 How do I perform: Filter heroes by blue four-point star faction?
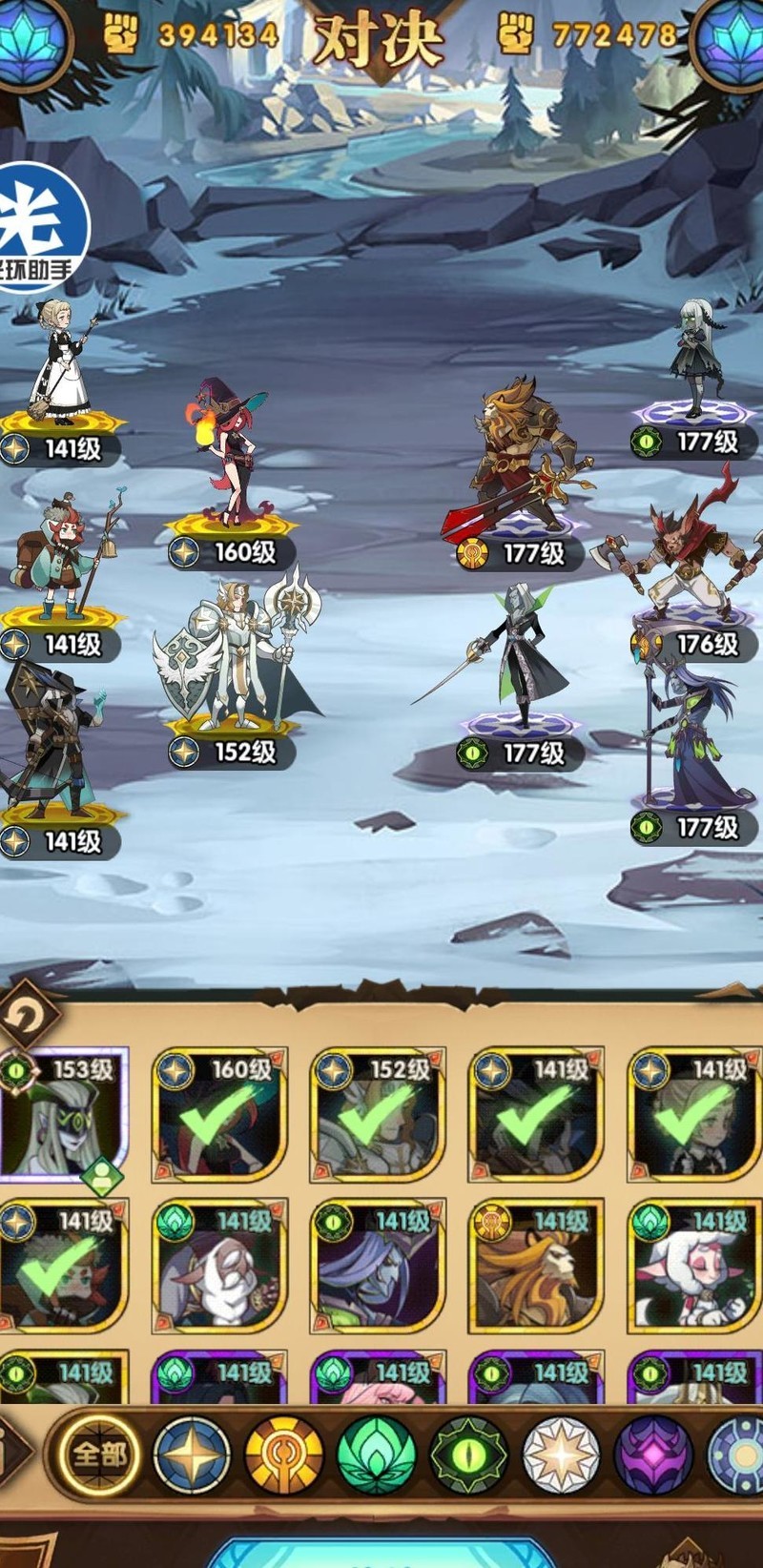coord(191,1456)
